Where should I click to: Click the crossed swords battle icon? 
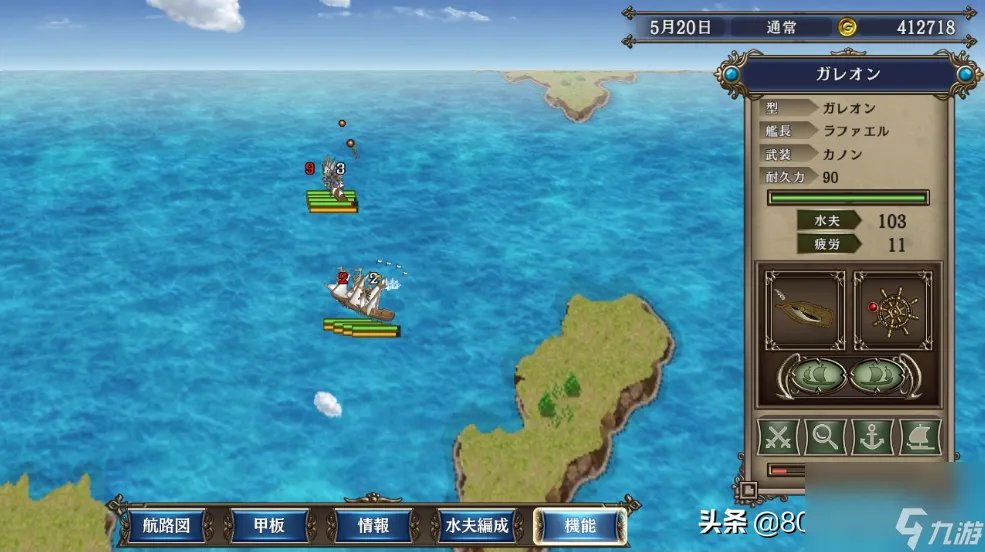click(779, 437)
